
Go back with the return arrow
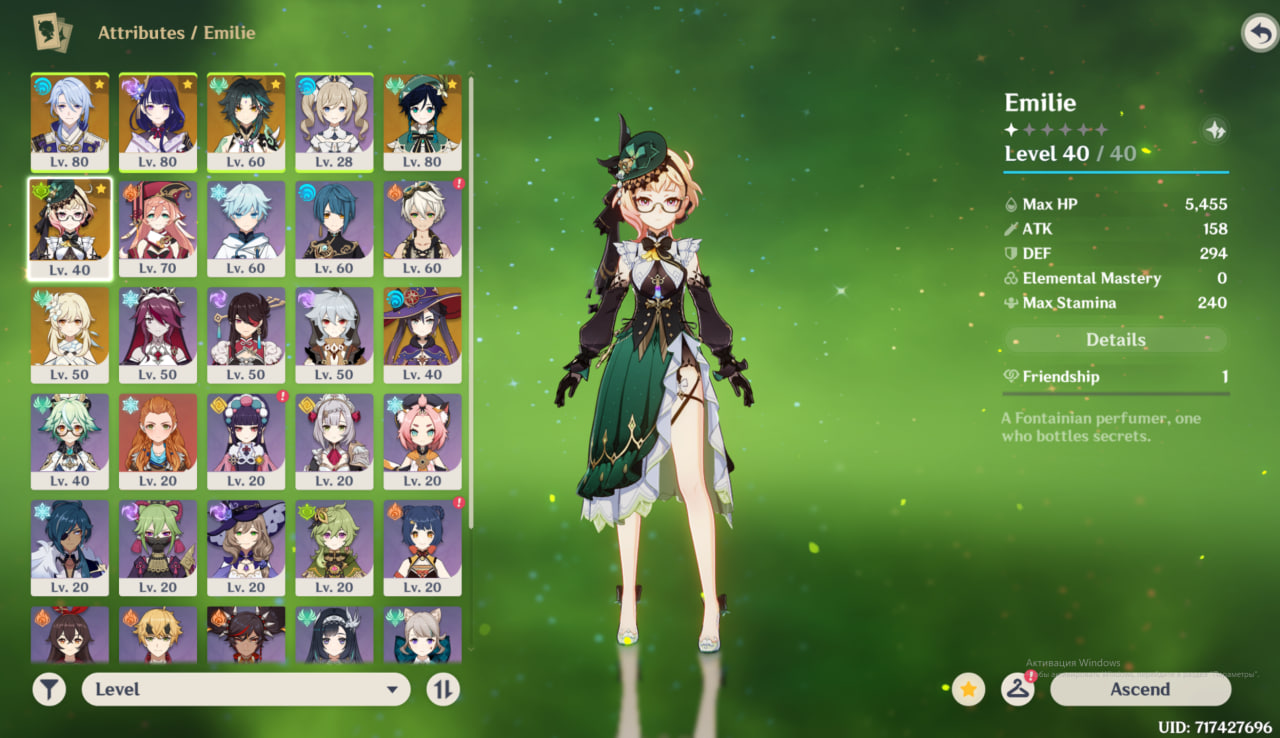(x=1258, y=33)
